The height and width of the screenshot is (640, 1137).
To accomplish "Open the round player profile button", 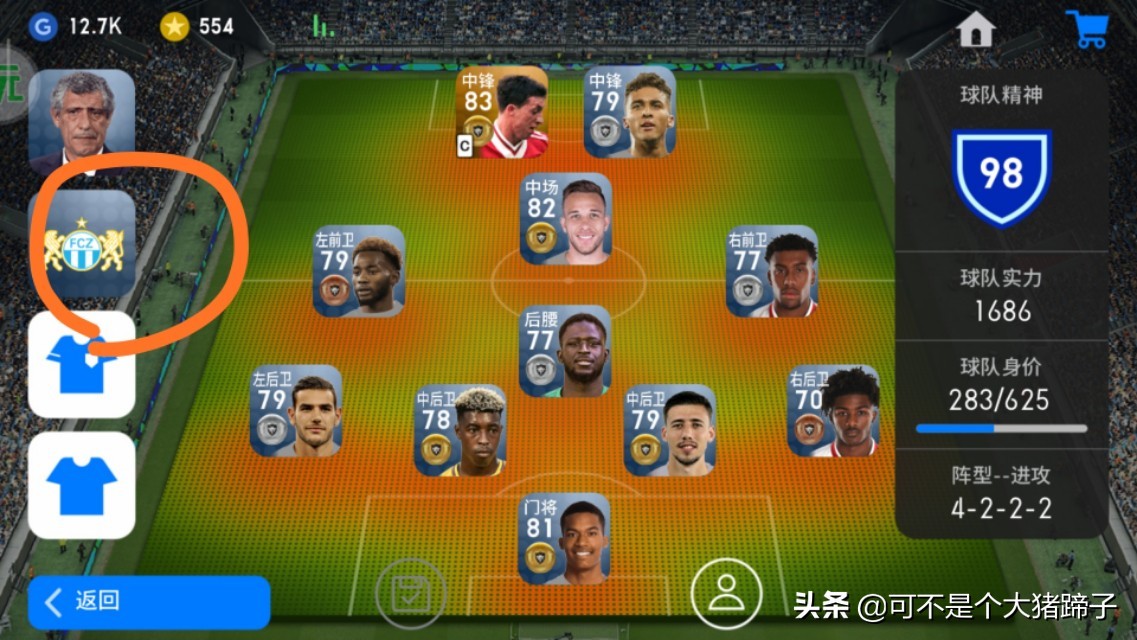I will click(x=725, y=592).
